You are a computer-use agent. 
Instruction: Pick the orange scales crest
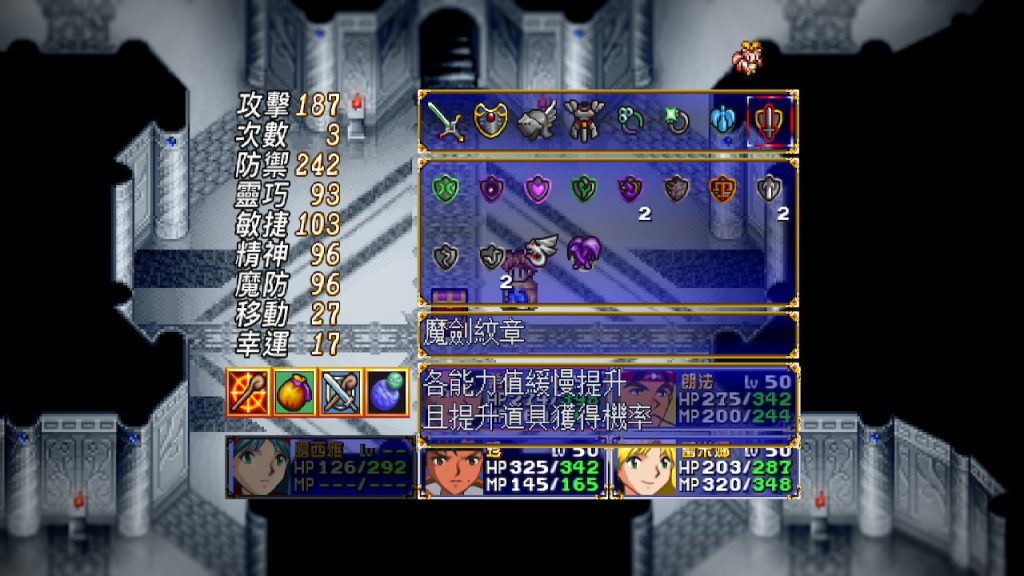722,188
